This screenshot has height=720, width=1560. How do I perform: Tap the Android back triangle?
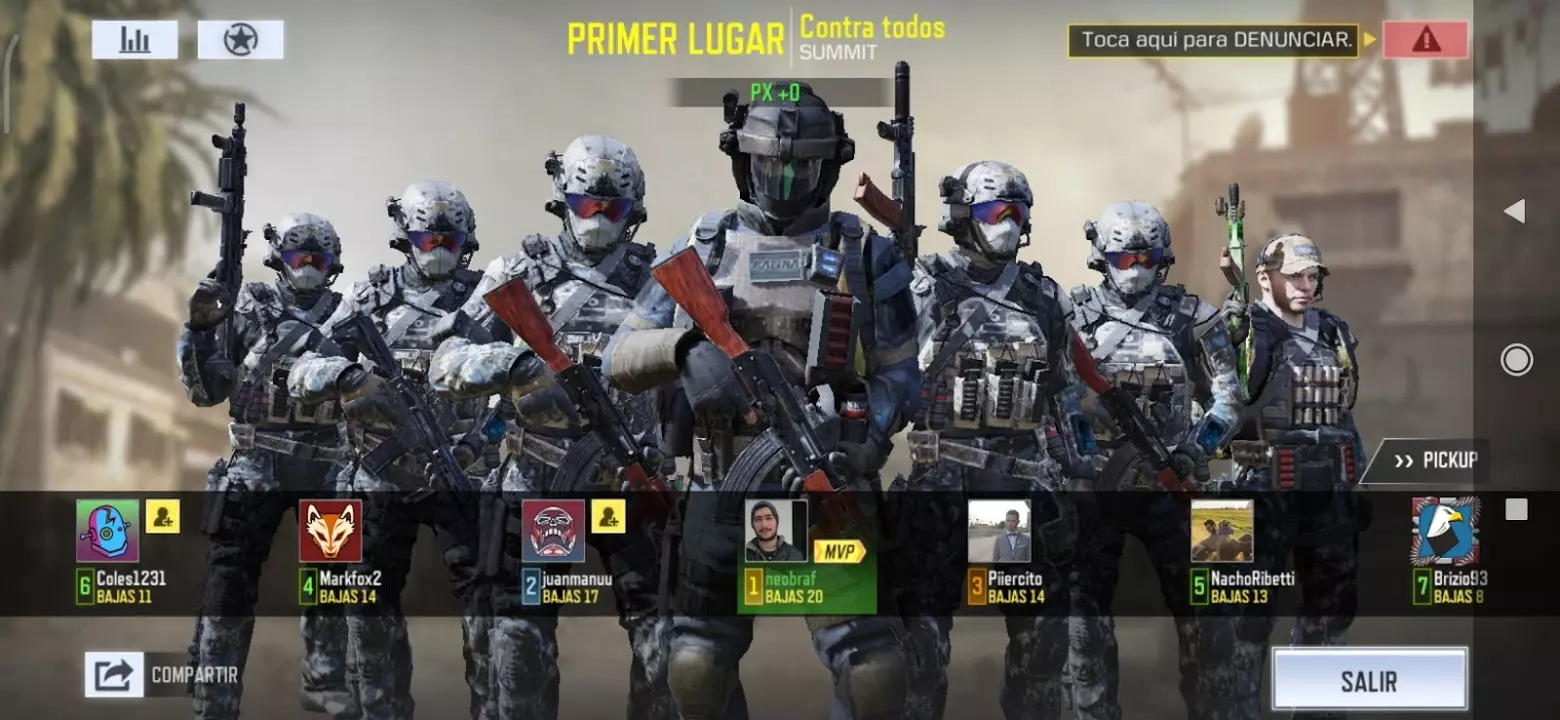coord(1515,211)
